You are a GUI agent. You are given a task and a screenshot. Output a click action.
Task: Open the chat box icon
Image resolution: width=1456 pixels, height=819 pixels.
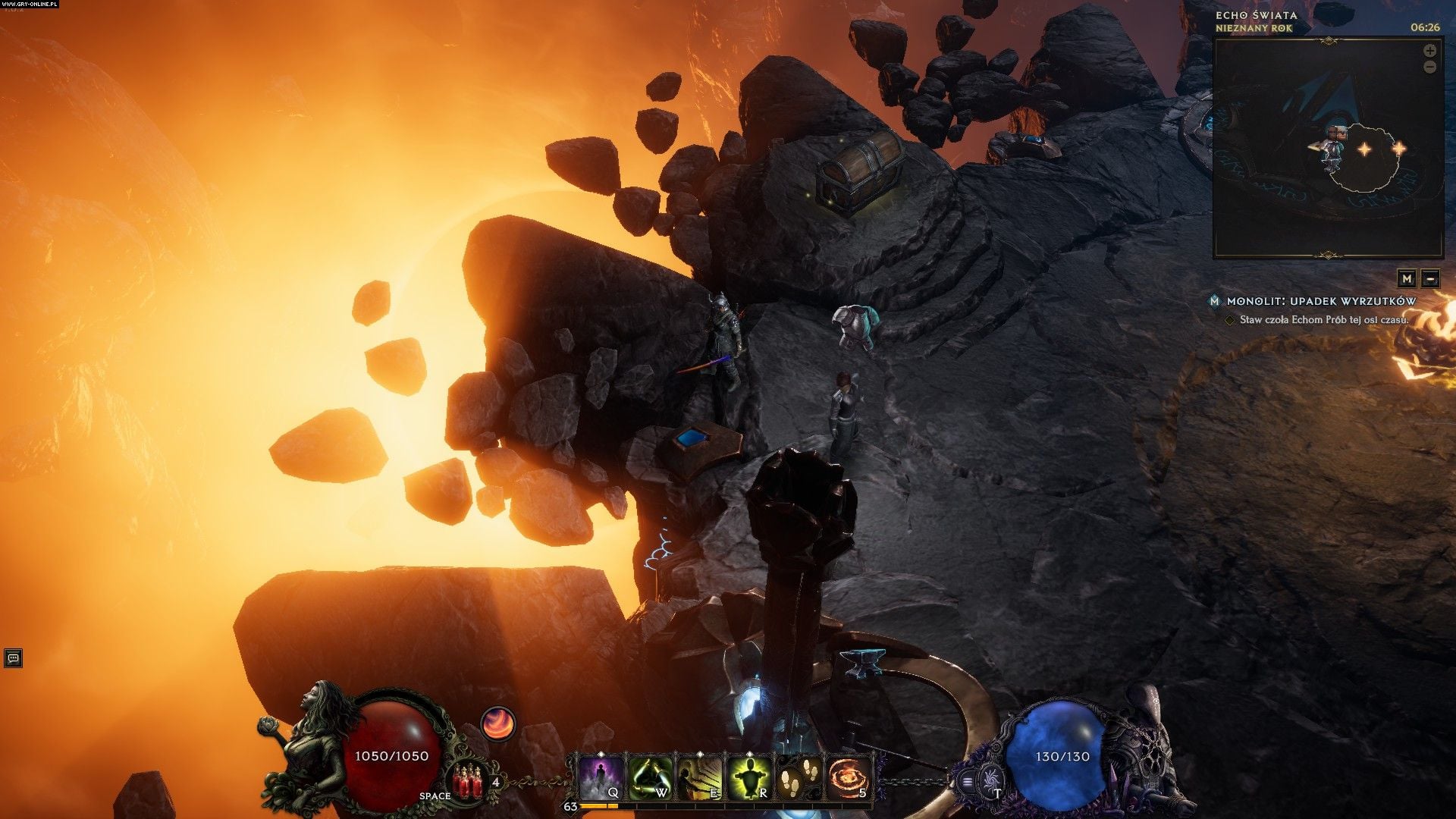13,657
